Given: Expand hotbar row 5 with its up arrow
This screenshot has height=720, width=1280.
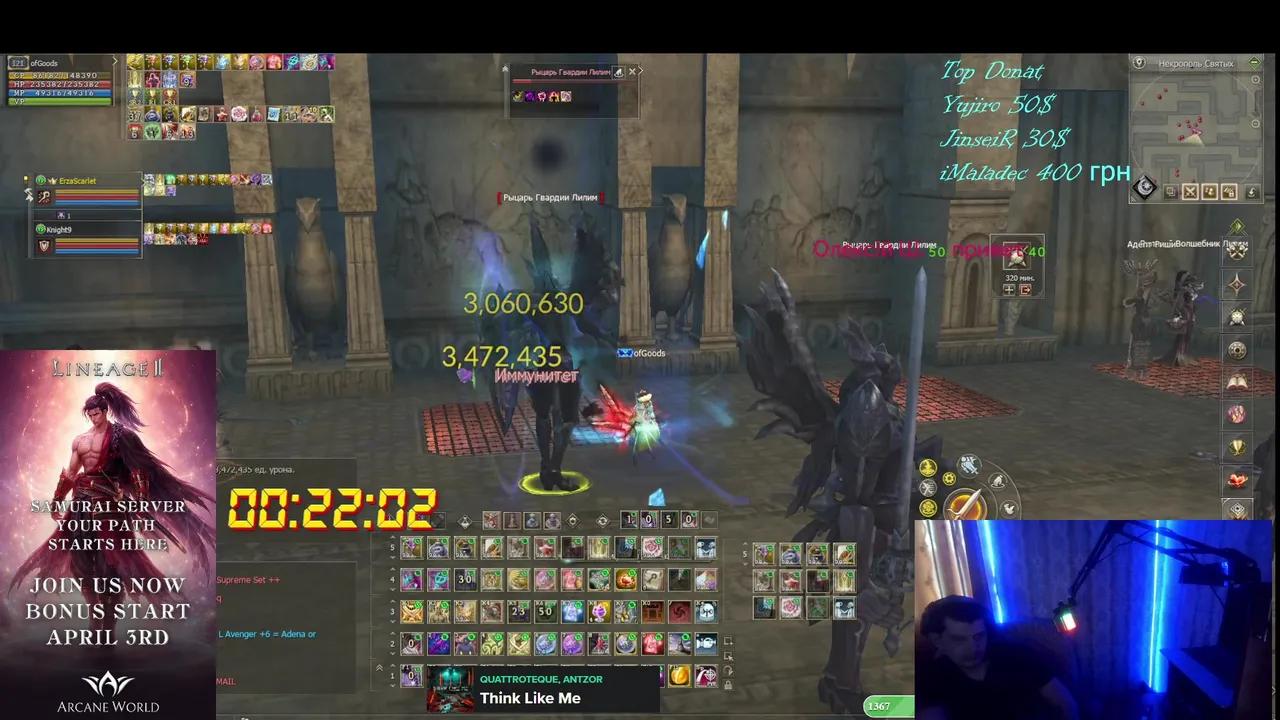Looking at the screenshot, I should point(393,536).
